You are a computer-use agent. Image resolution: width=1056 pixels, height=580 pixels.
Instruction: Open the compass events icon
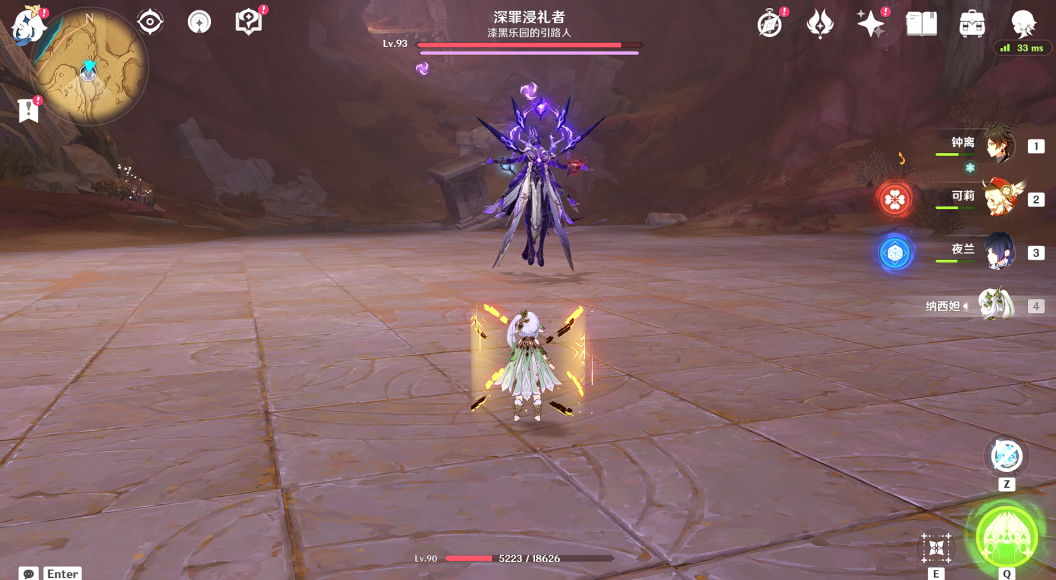point(770,24)
